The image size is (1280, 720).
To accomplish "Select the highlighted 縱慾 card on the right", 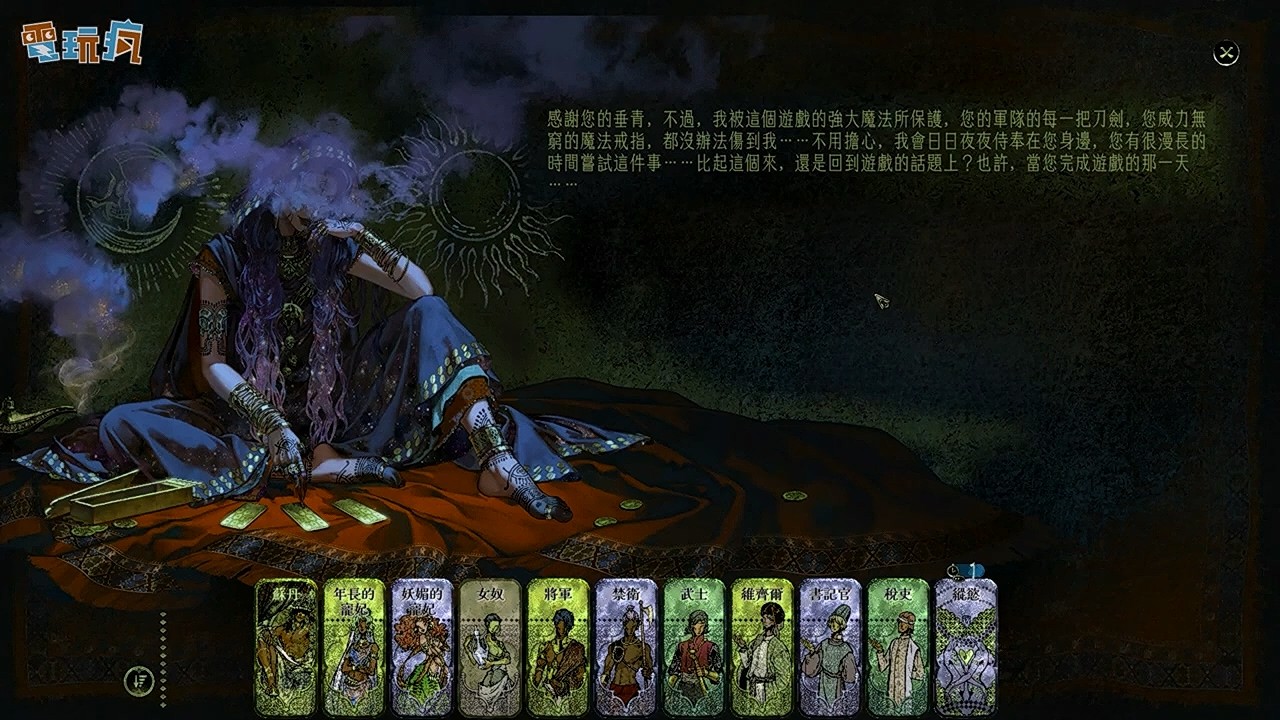I will tap(963, 650).
